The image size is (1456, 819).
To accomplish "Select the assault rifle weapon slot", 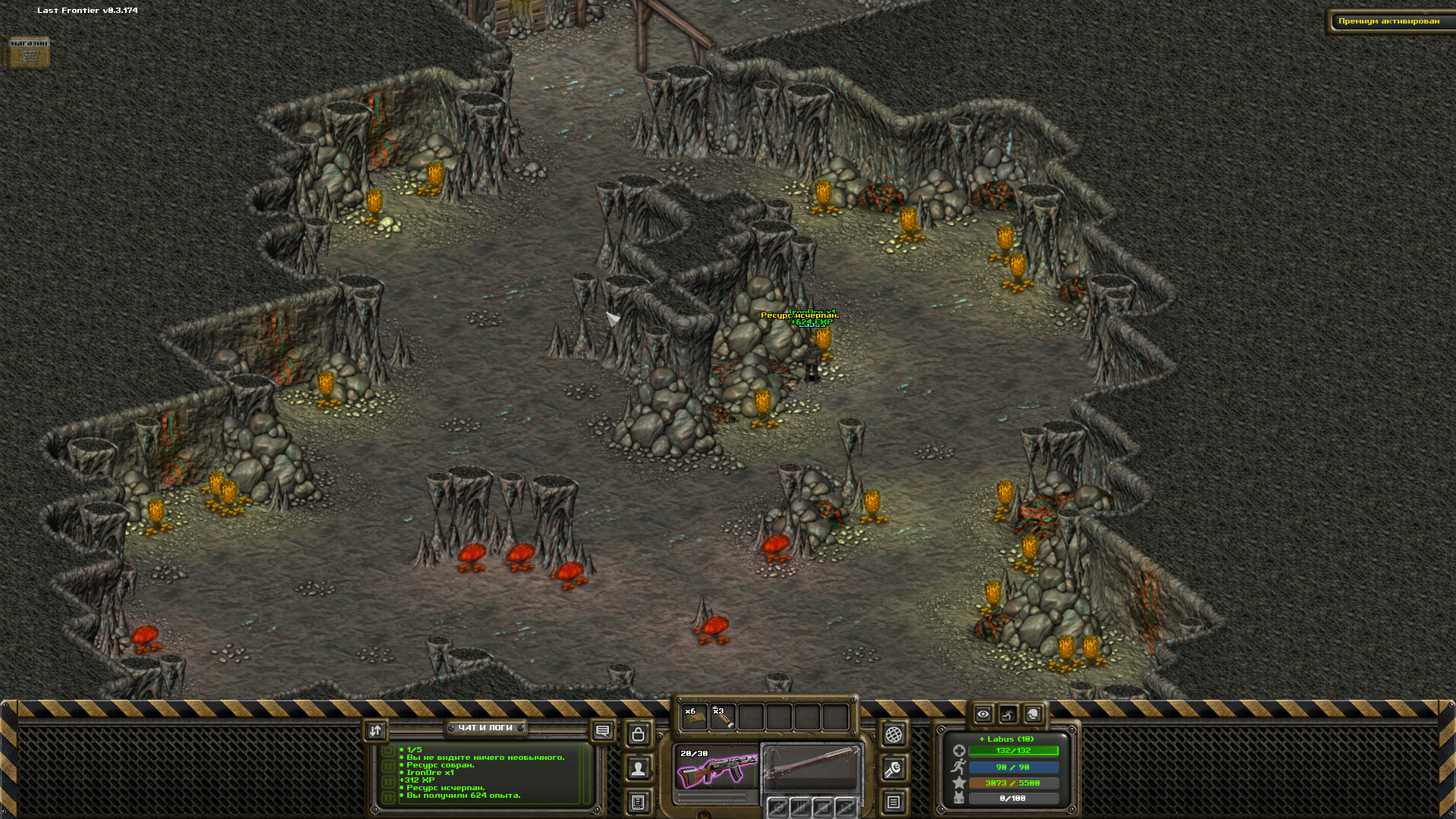I will pos(716,769).
